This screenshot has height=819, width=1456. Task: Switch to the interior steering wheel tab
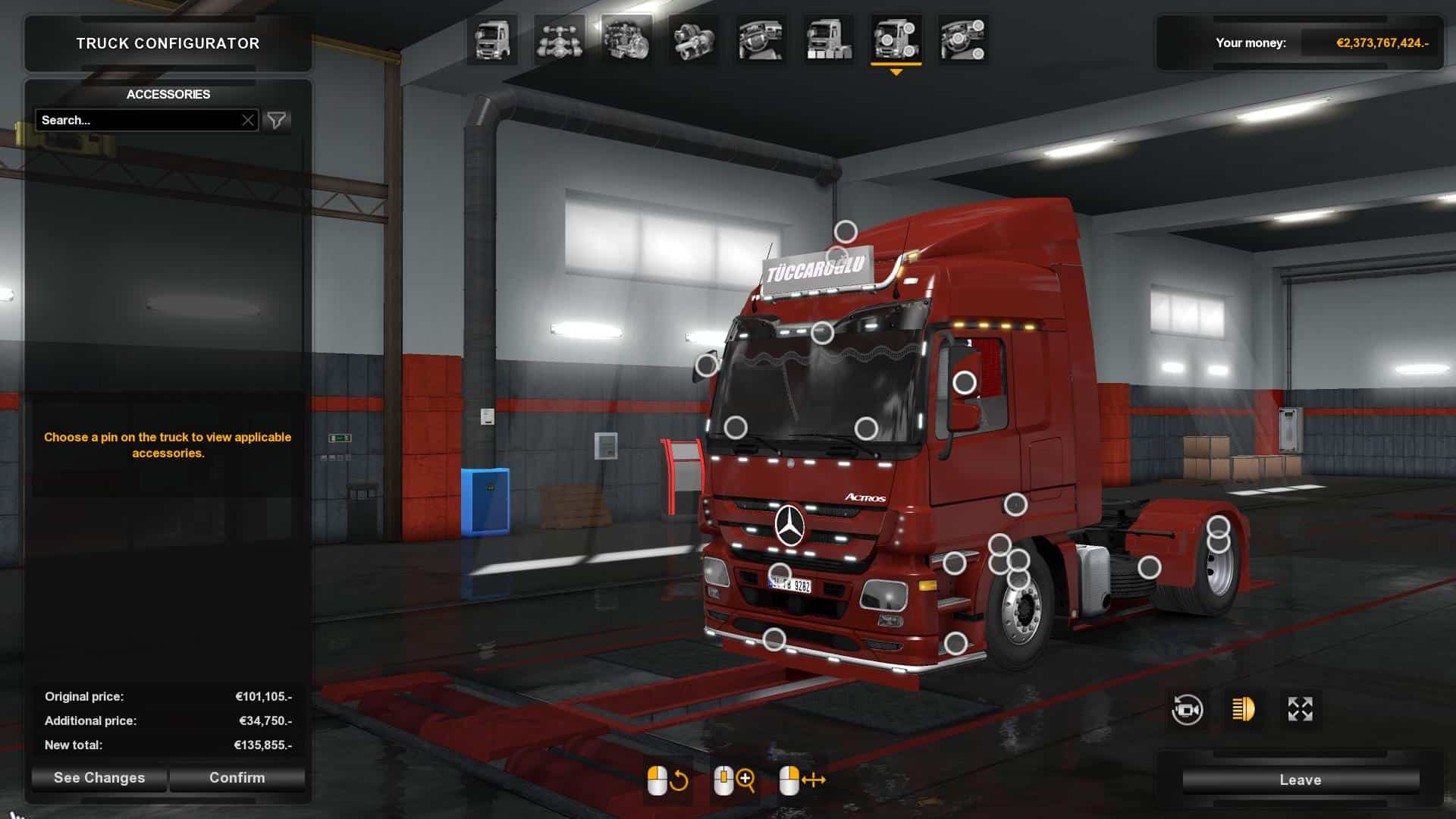(x=761, y=39)
